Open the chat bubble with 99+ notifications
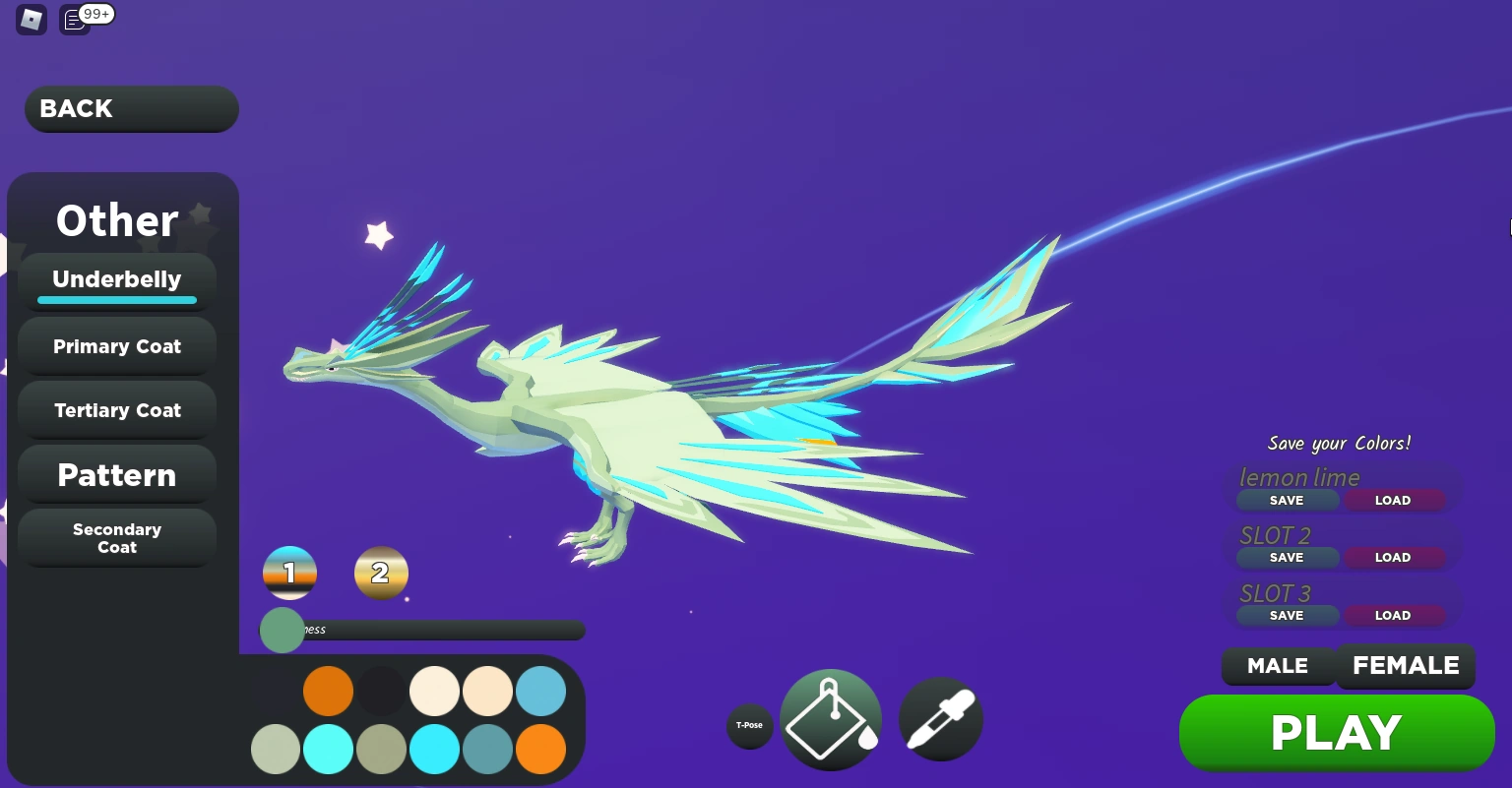The image size is (1512, 788). tap(74, 20)
